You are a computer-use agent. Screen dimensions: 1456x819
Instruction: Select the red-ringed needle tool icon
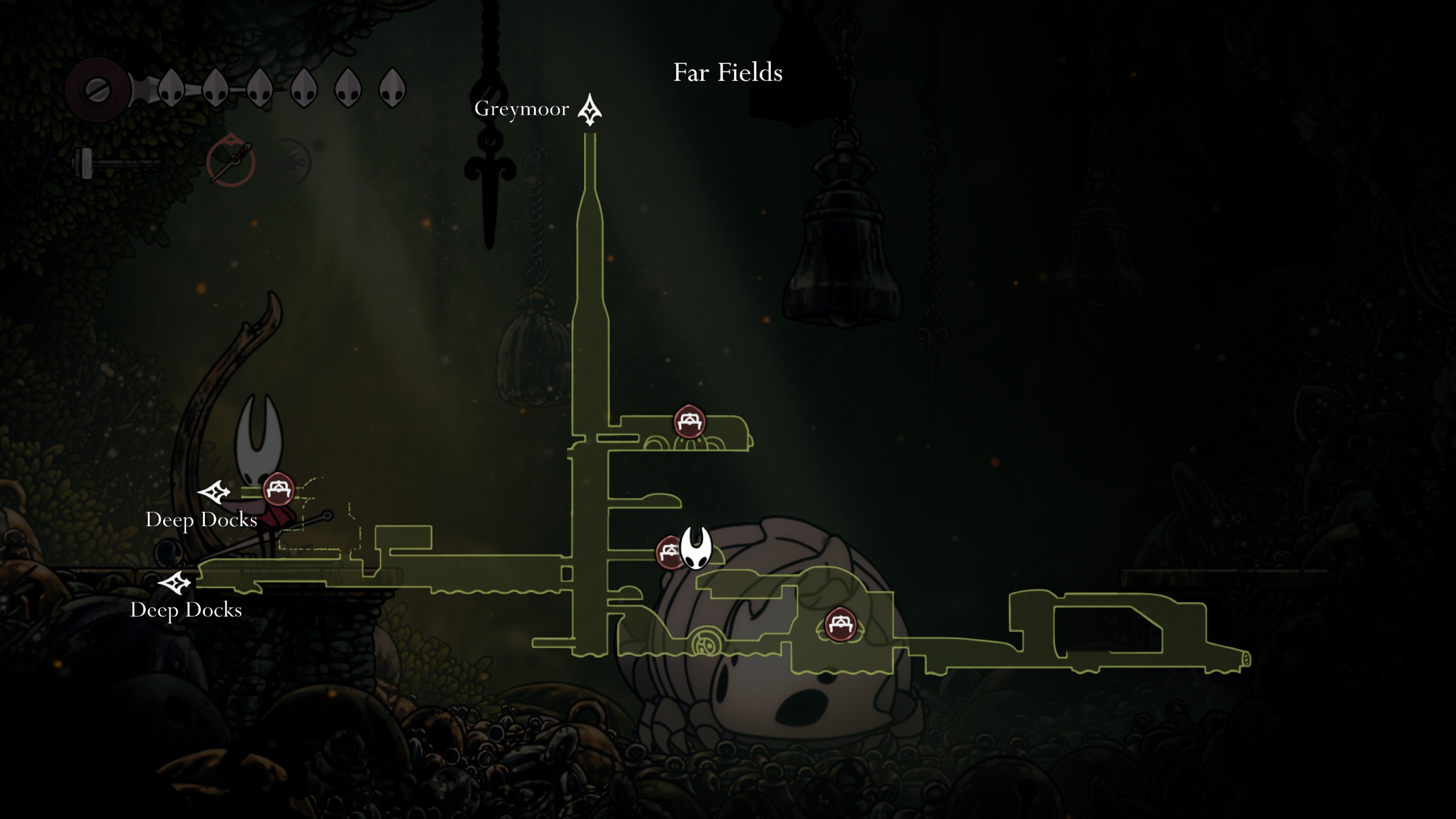coord(231,162)
